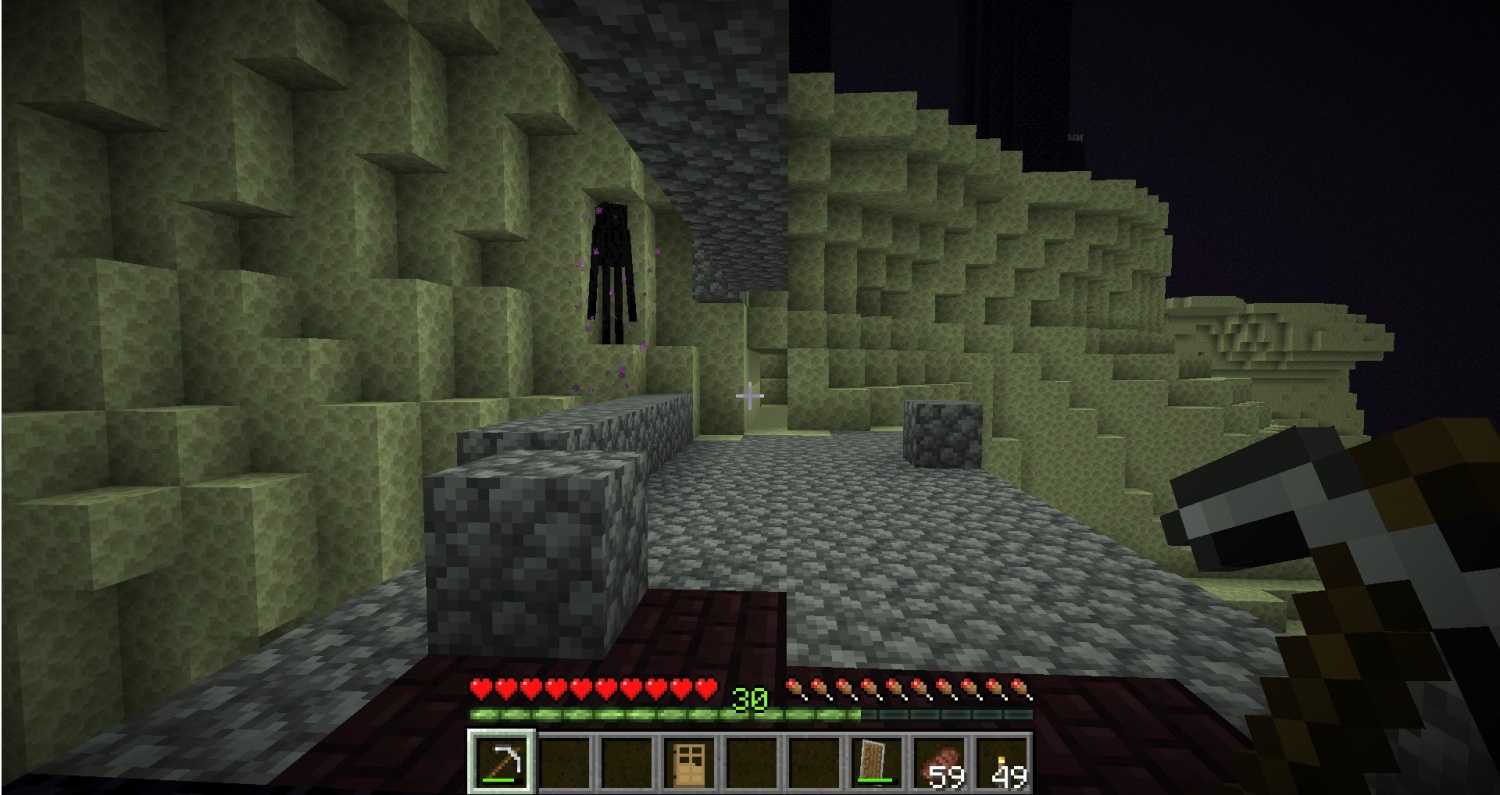Pick the torch stack of 49
1500x795 pixels.
(1000, 763)
